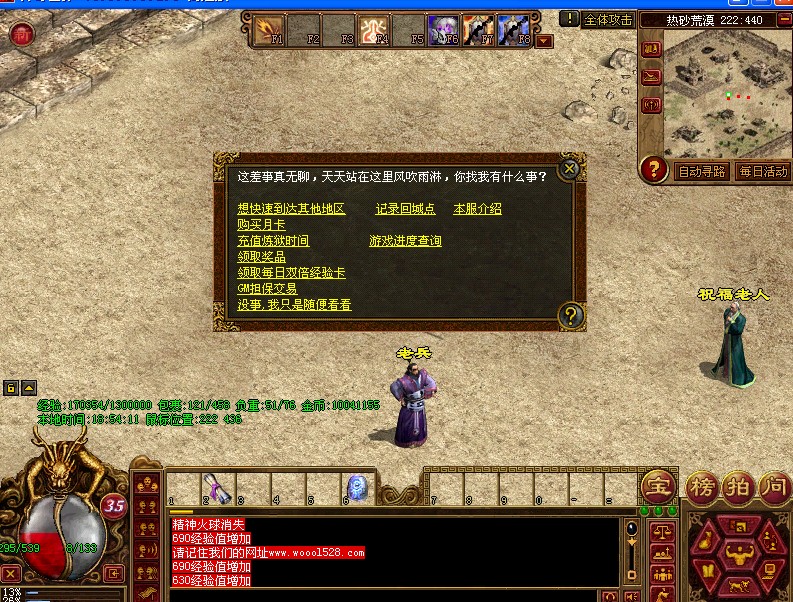Open 自动寻路 auto-pathfinding
The image size is (793, 602).
(702, 171)
